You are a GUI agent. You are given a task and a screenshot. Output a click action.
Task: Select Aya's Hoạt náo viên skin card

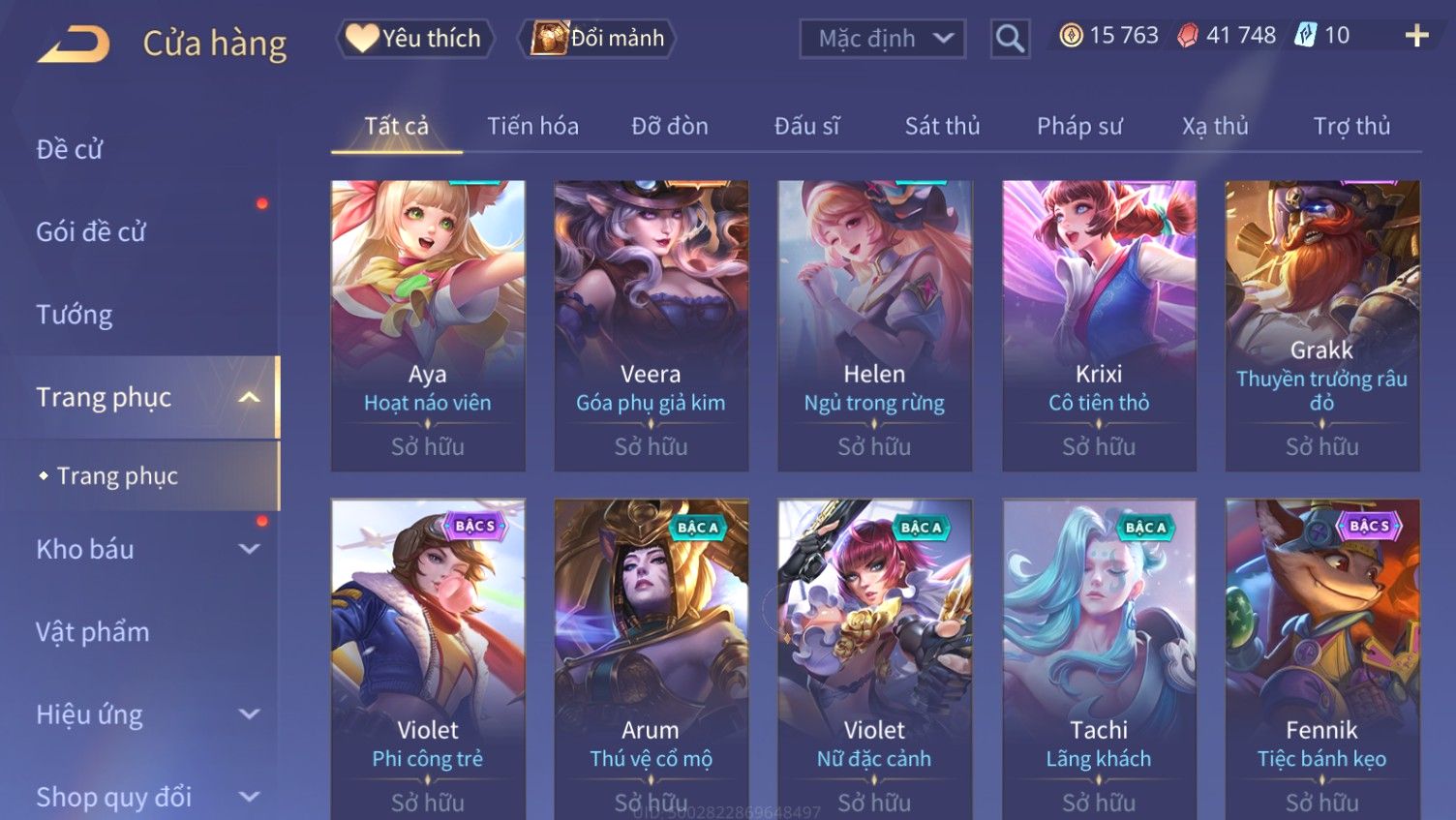428,324
